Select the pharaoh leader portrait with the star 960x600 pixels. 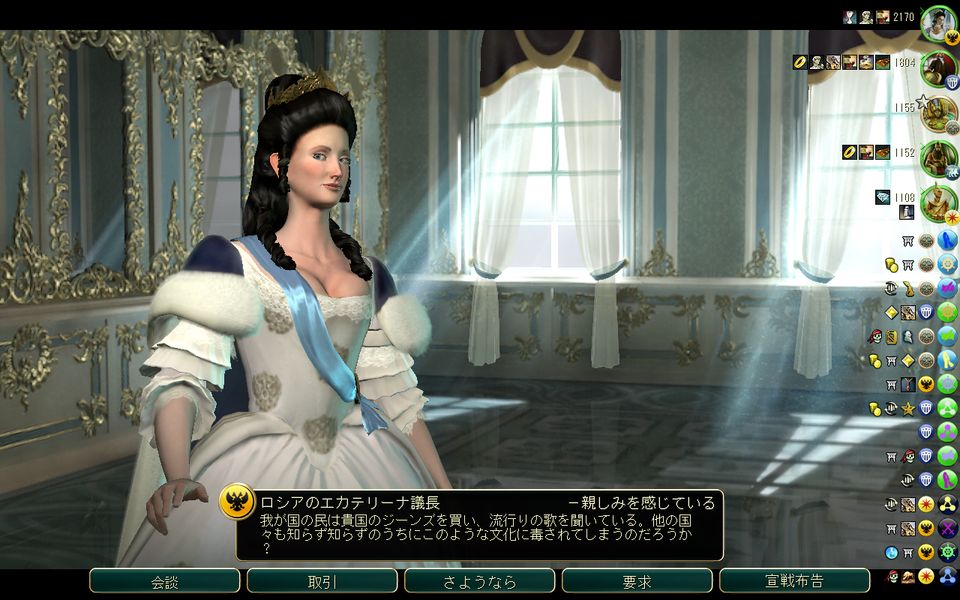(x=938, y=111)
